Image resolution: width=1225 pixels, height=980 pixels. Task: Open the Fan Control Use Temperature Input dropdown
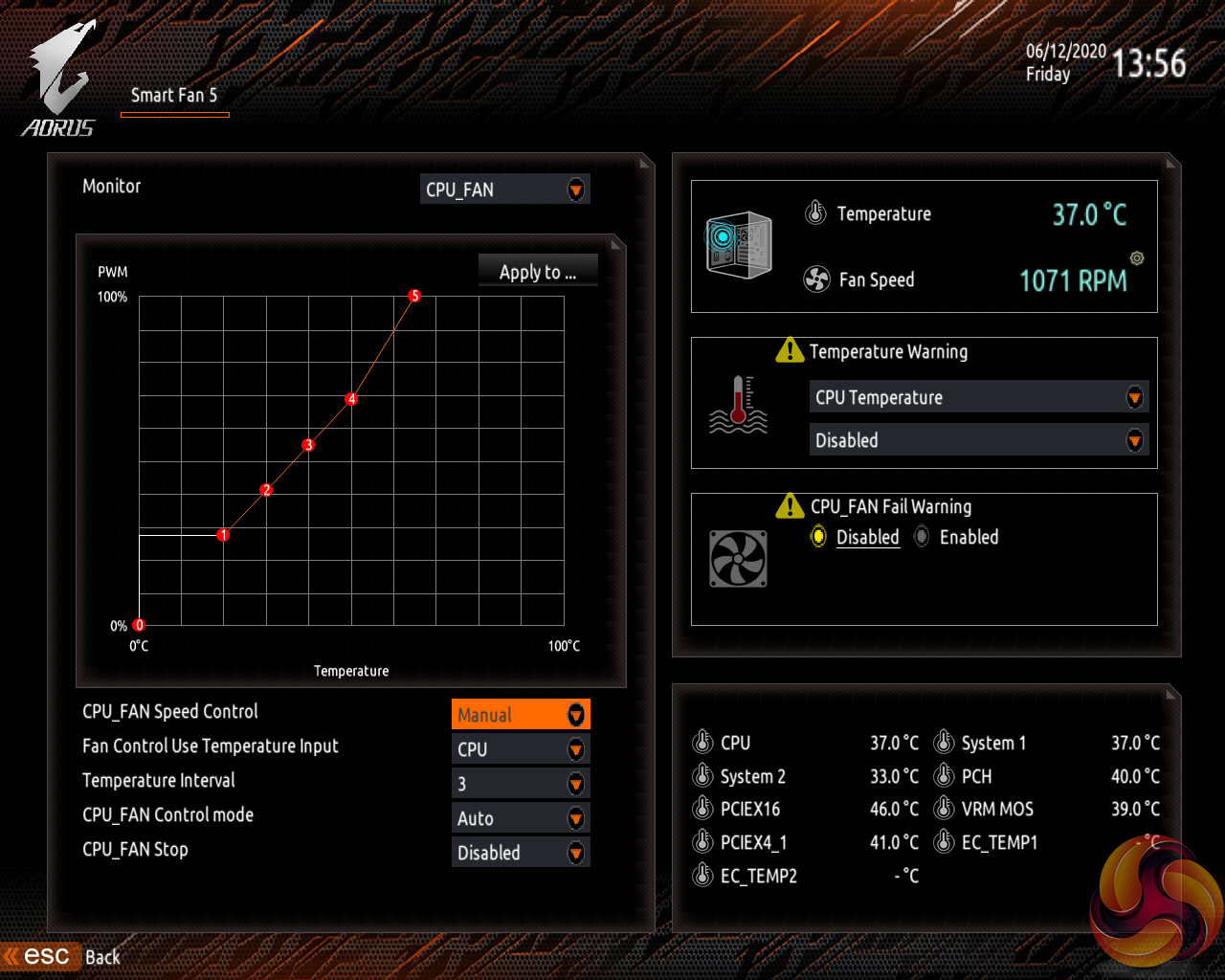pyautogui.click(x=521, y=749)
